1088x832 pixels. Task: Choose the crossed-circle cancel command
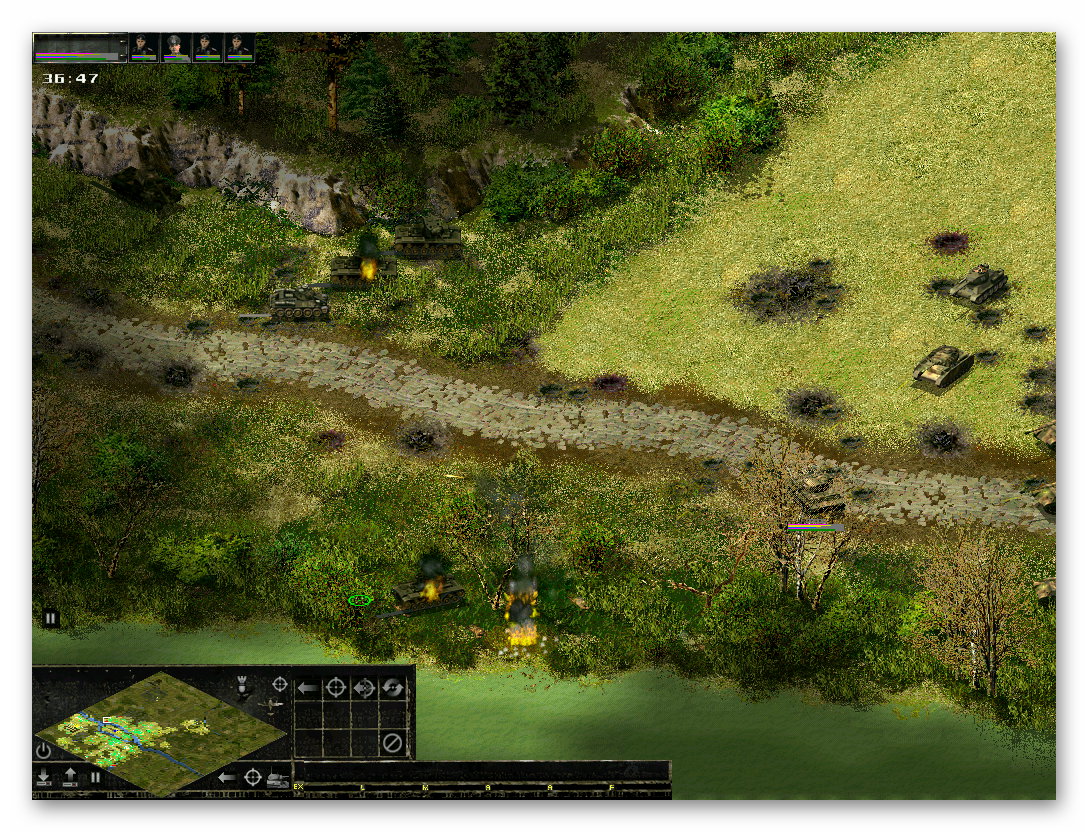pyautogui.click(x=393, y=743)
